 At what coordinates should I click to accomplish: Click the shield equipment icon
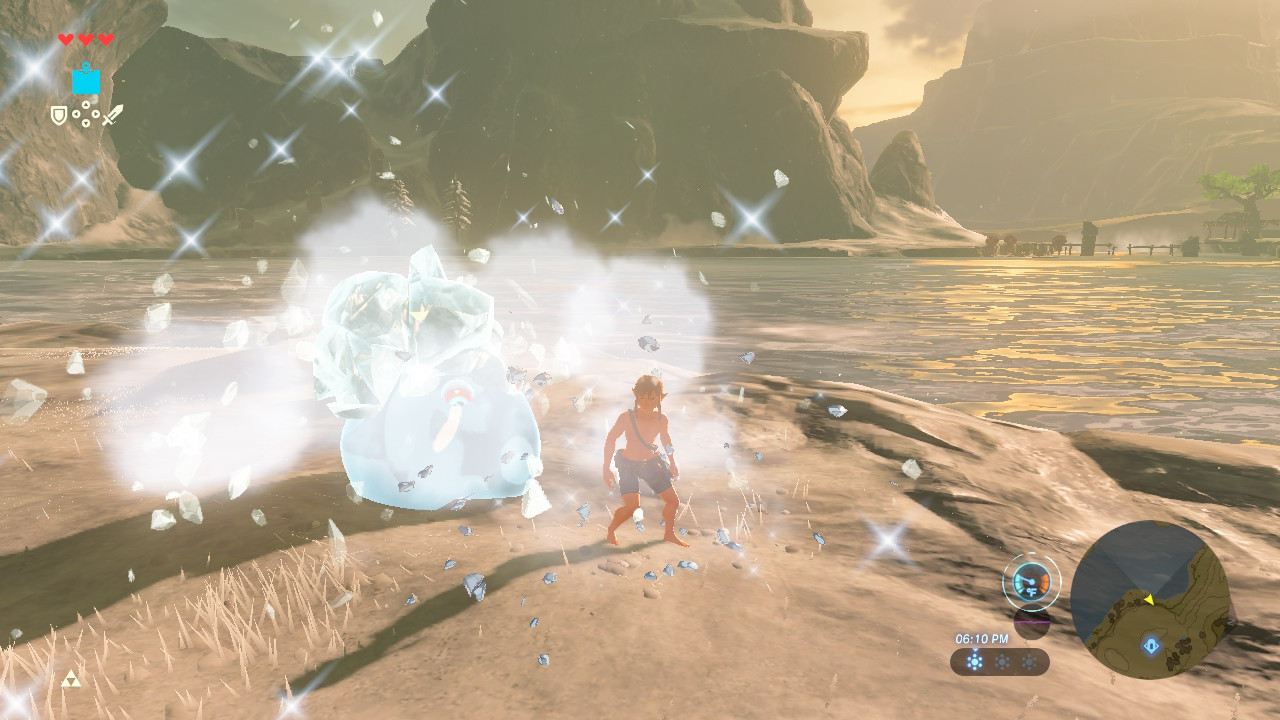pyautogui.click(x=59, y=115)
